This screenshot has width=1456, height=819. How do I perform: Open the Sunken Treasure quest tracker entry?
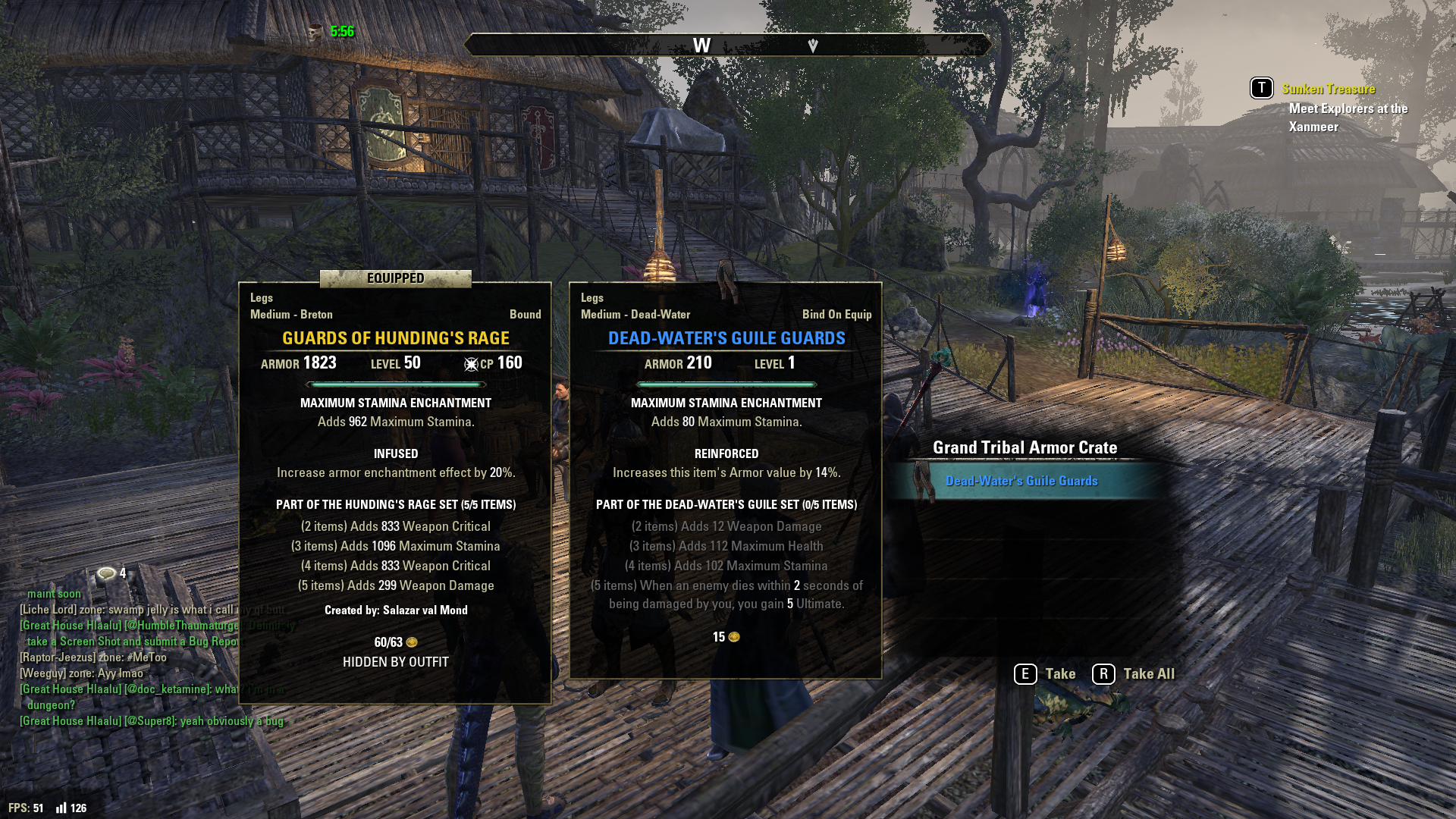tap(1328, 89)
